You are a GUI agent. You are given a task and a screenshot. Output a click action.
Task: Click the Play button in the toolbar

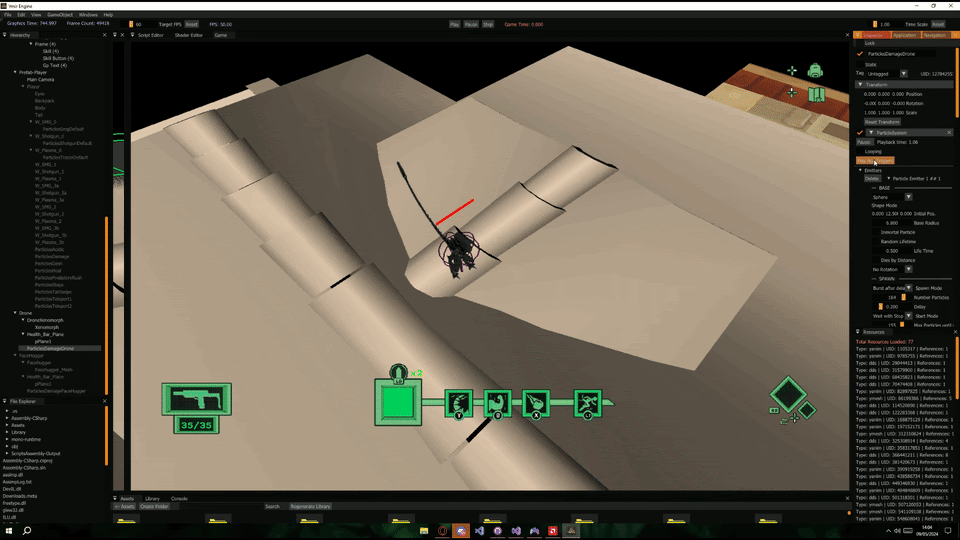454,24
